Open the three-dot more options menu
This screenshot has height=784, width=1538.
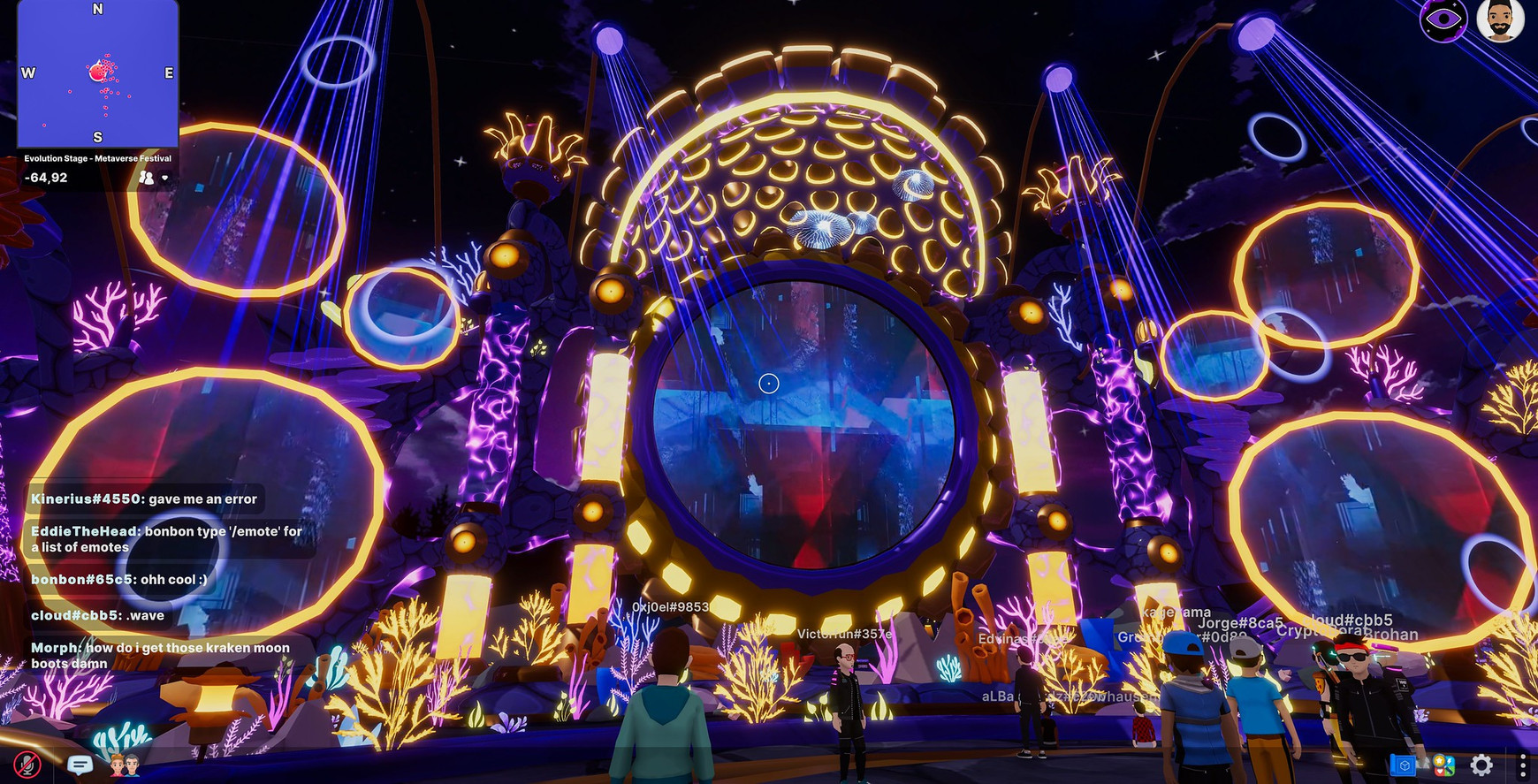pyautogui.click(x=1522, y=765)
